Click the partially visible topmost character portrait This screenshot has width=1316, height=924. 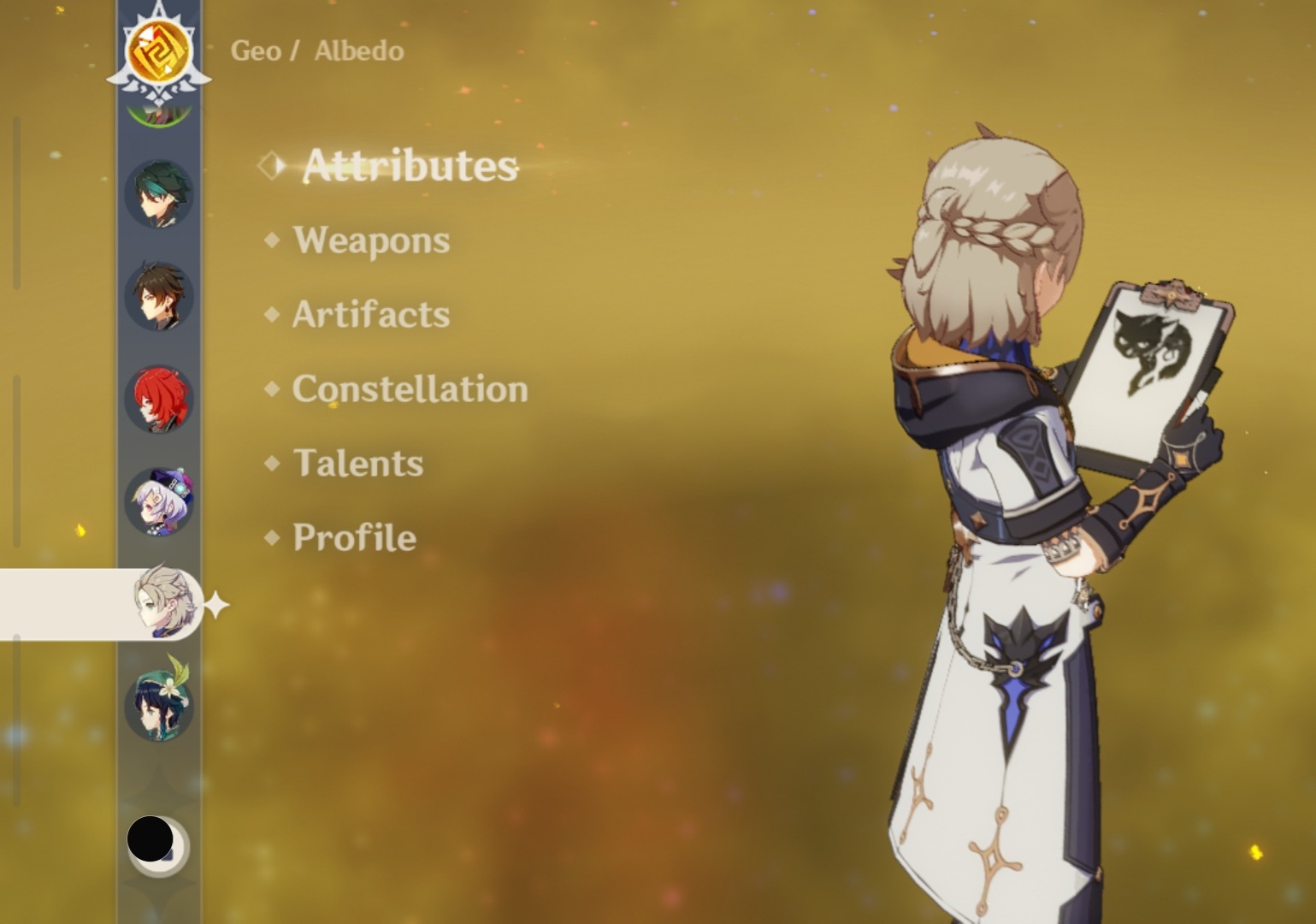(x=158, y=107)
